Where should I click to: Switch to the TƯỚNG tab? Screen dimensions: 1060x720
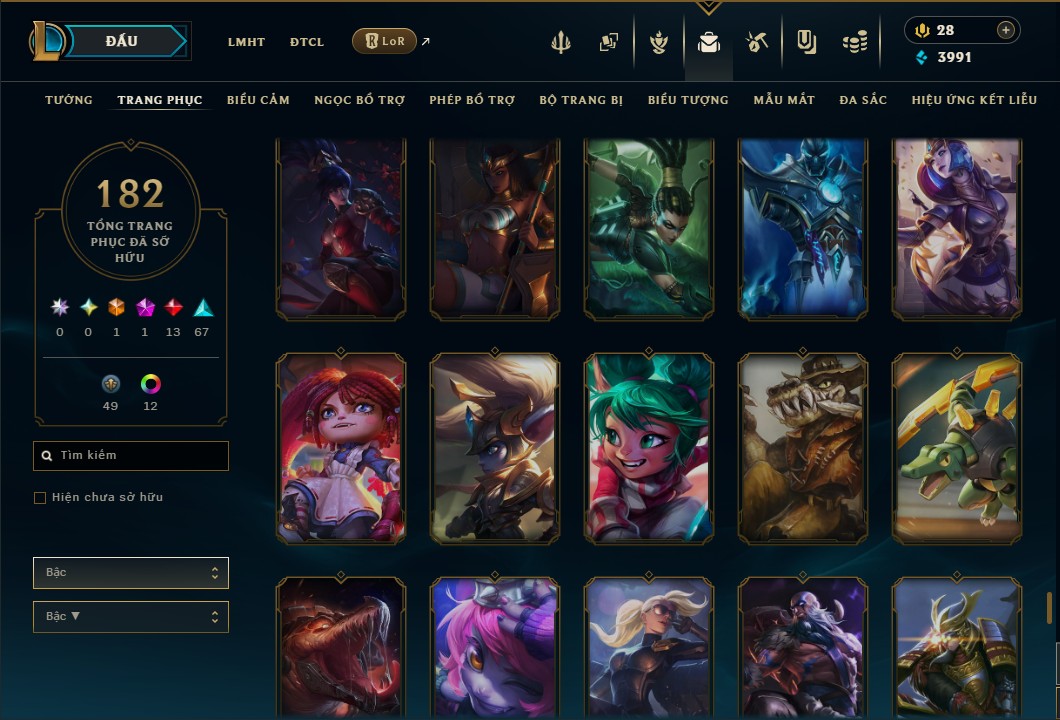coord(69,100)
